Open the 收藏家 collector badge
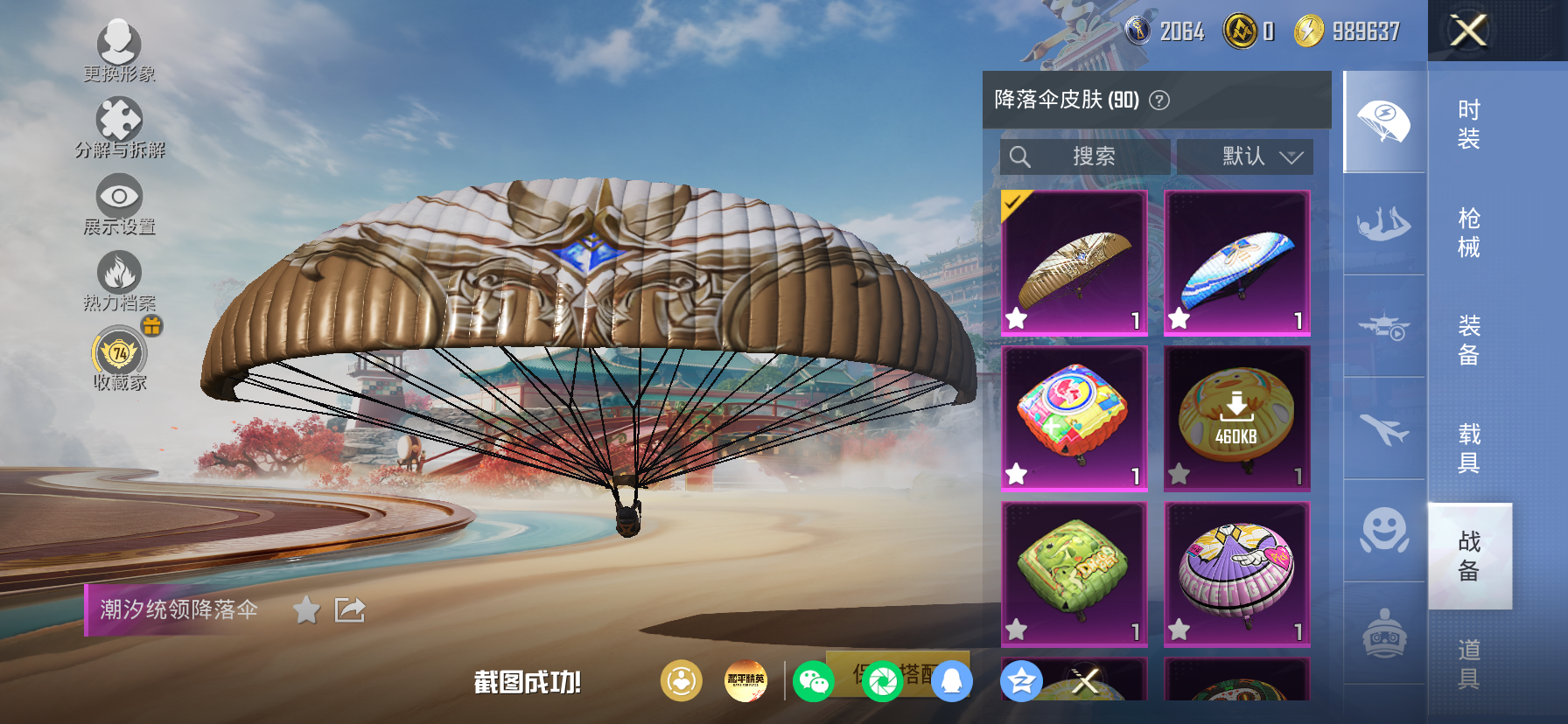 119,357
